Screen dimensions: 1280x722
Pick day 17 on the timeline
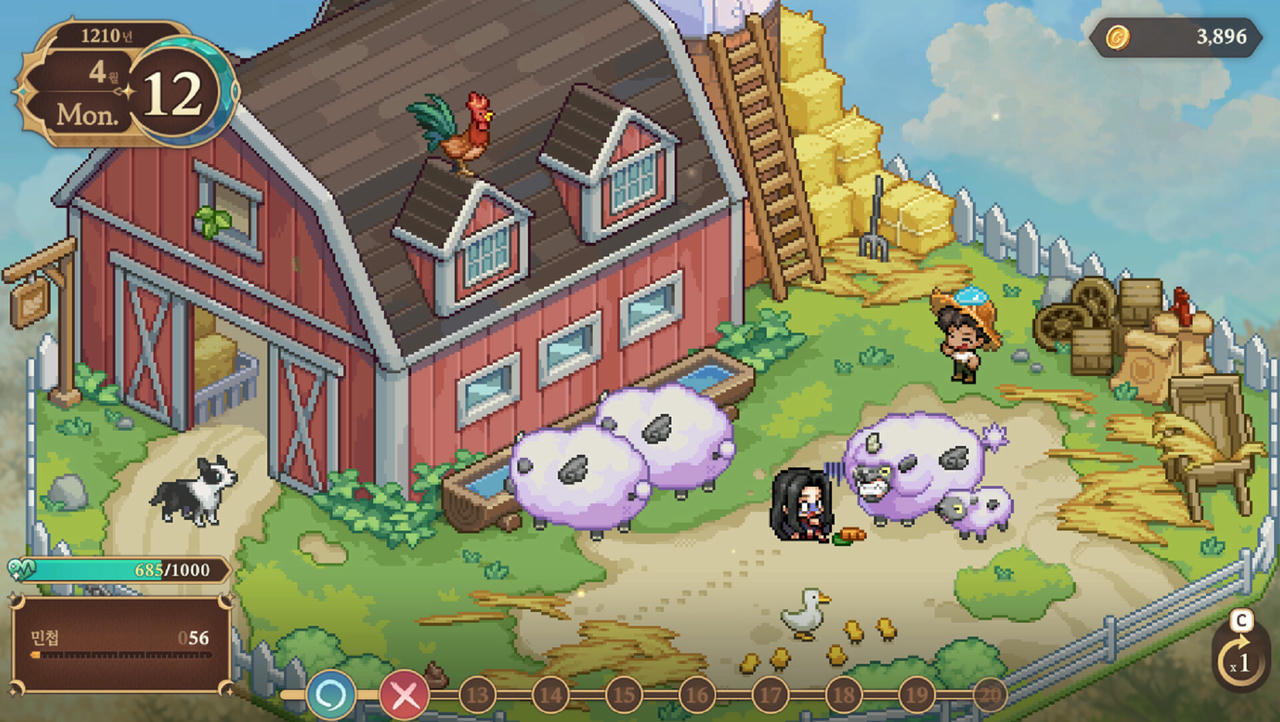(770, 694)
